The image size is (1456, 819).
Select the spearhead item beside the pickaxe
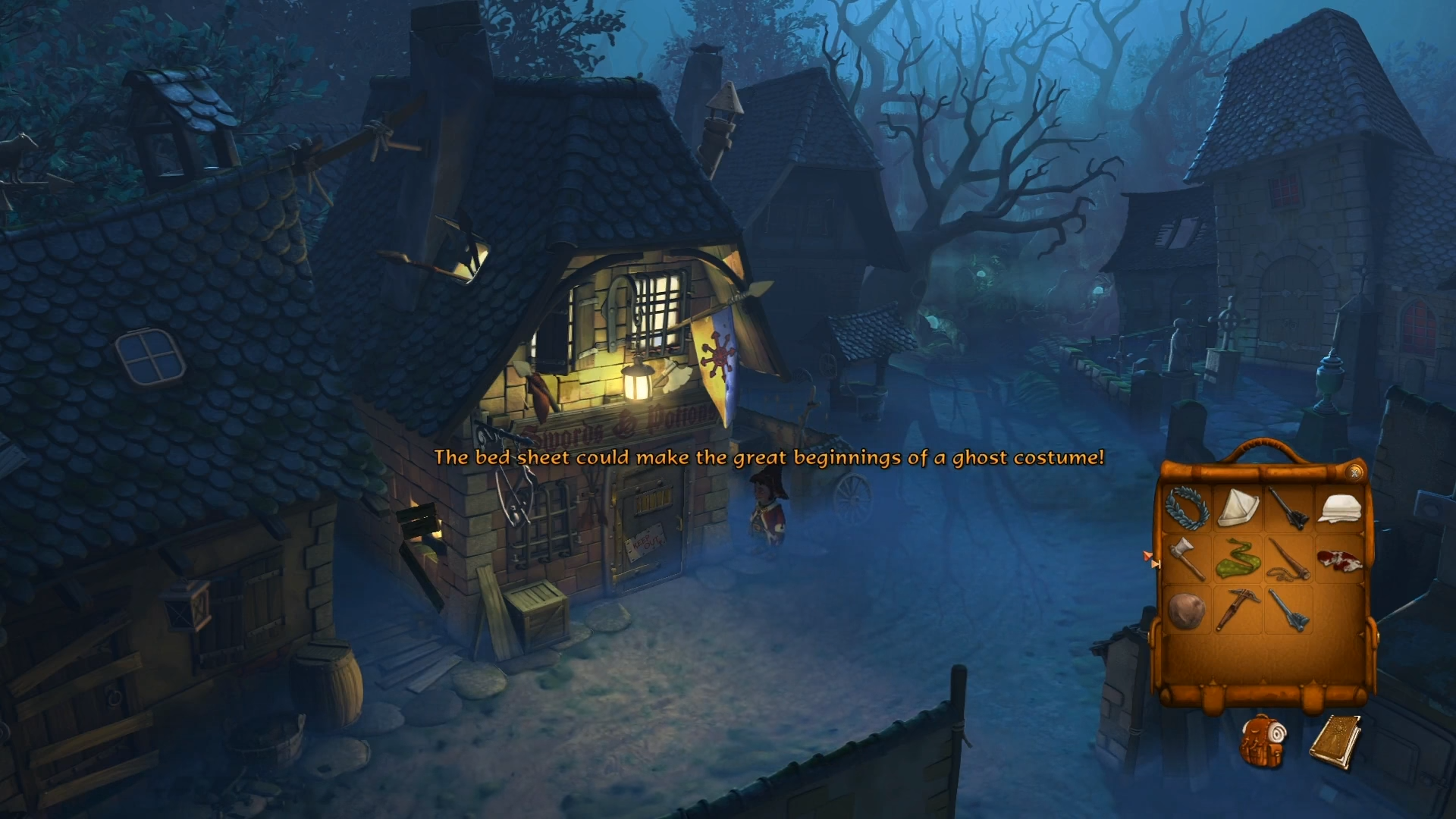pyautogui.click(x=1289, y=610)
